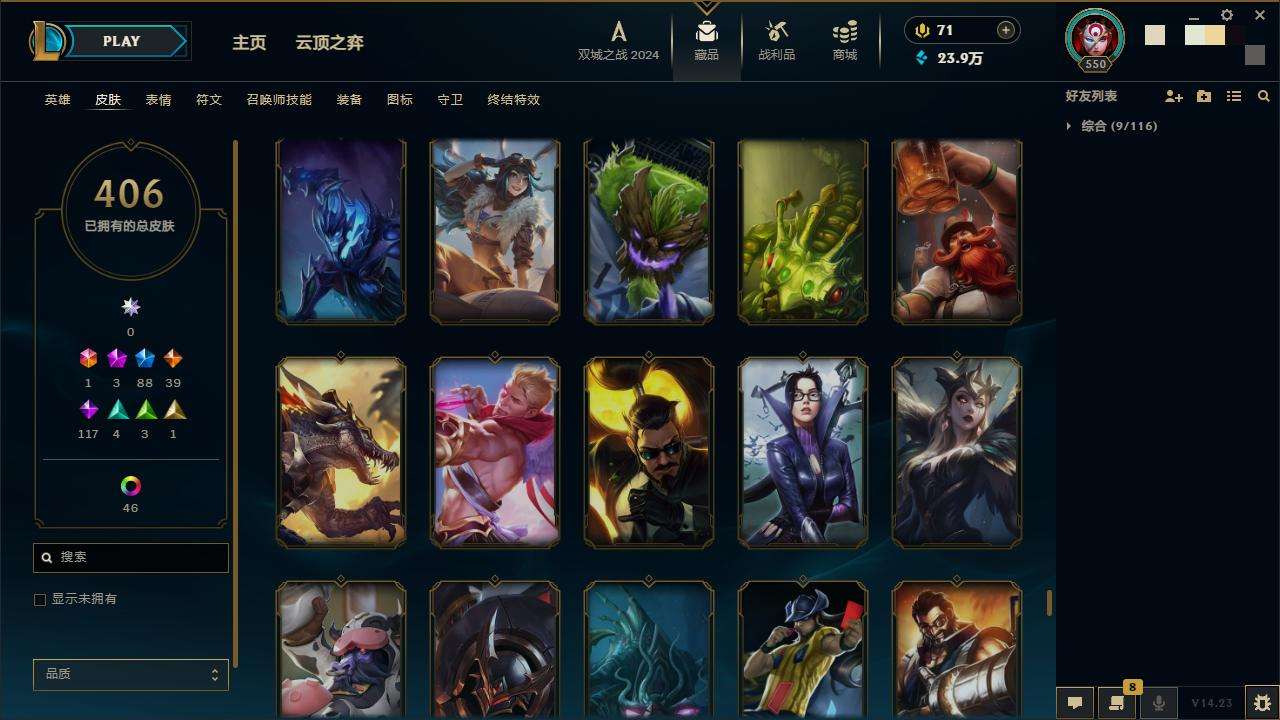1280x720 pixels.
Task: Close the client window
Action: point(1260,16)
